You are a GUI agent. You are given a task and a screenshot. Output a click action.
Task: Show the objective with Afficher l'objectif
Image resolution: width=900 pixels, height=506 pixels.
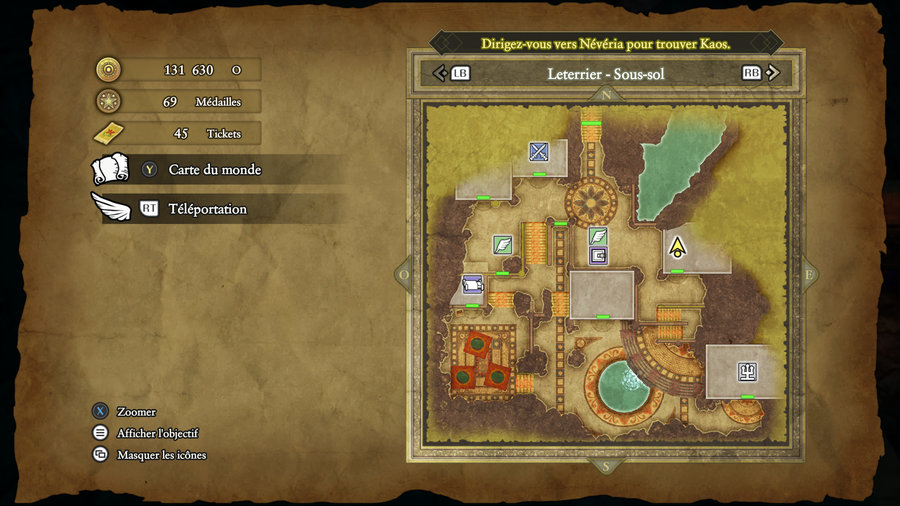(157, 433)
